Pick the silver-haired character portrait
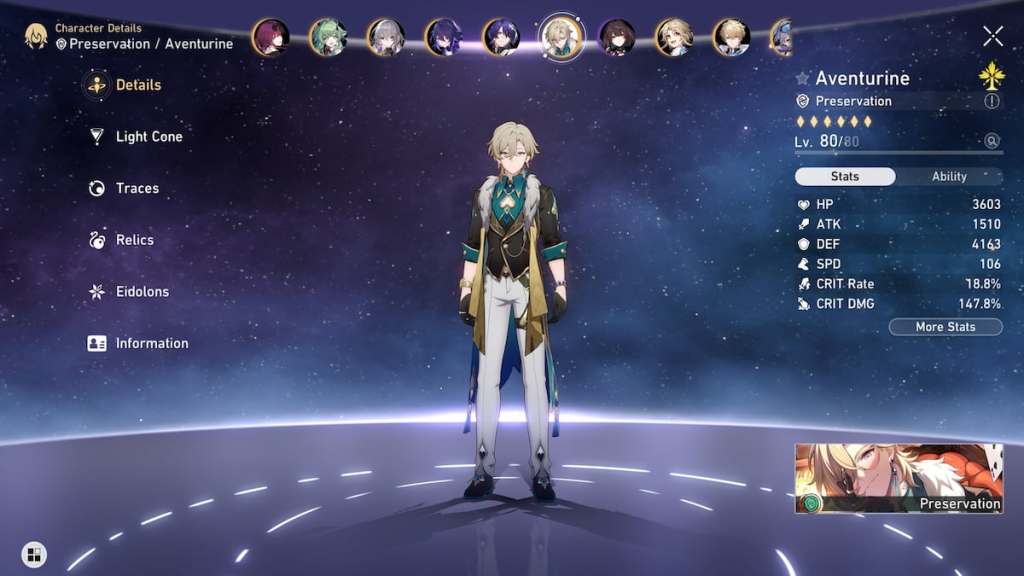The height and width of the screenshot is (576, 1024). point(386,37)
